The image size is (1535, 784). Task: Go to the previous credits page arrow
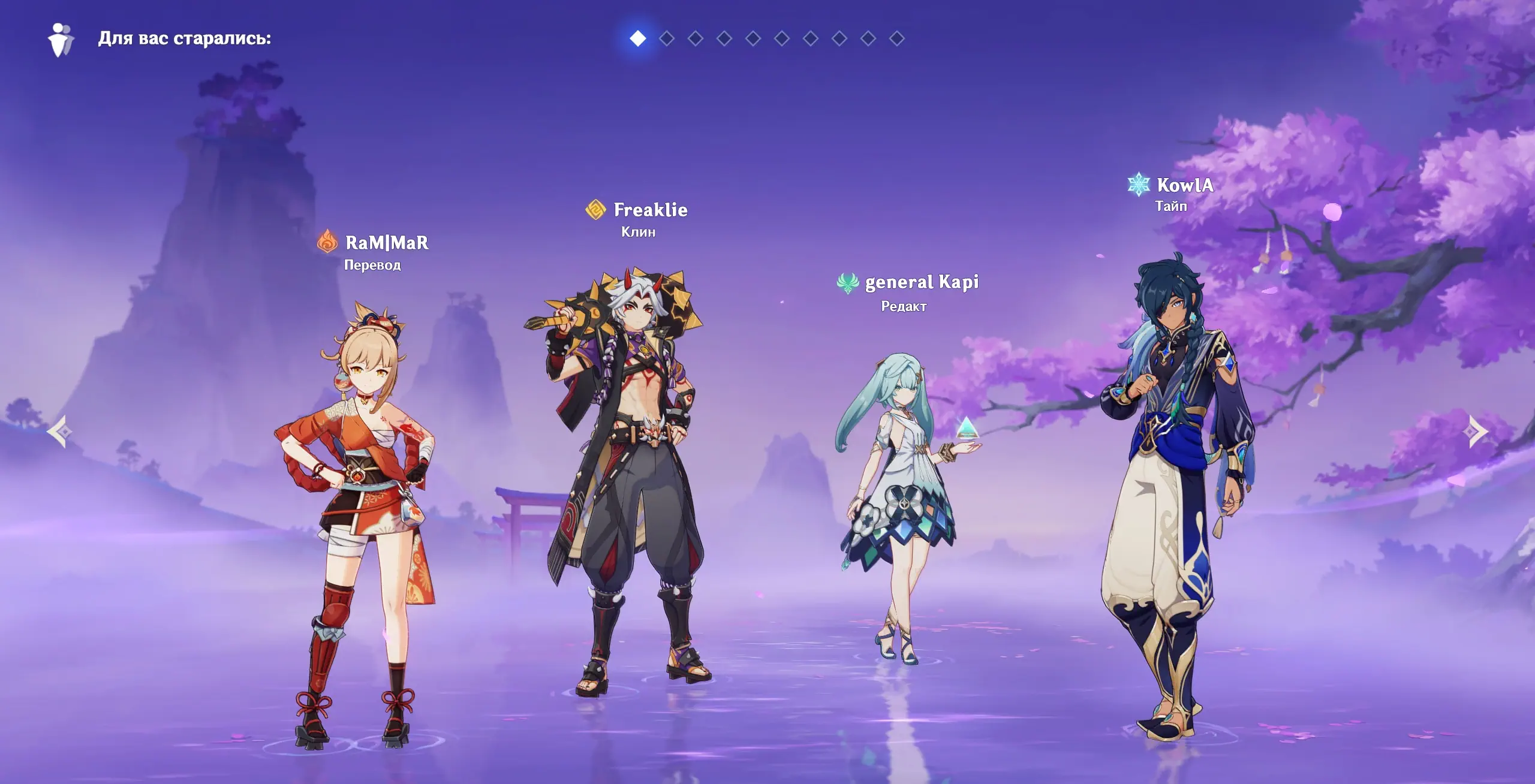click(59, 431)
